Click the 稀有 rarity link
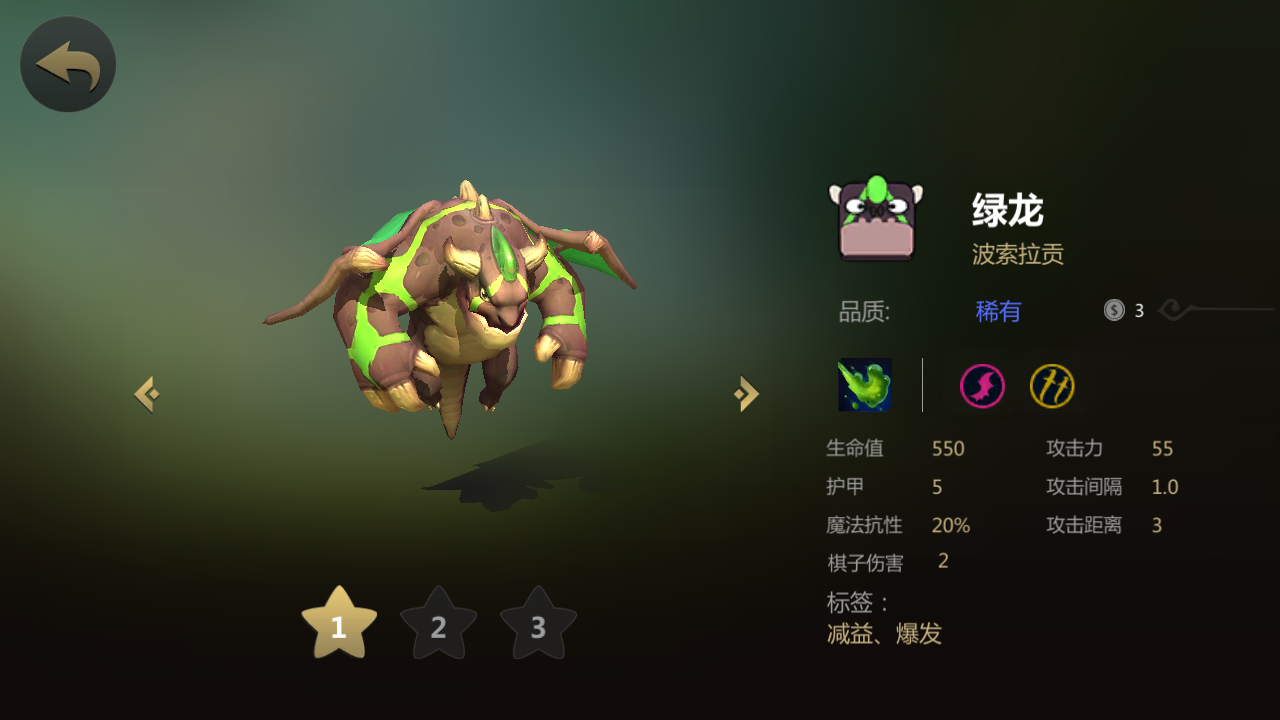This screenshot has width=1280, height=720. 997,311
